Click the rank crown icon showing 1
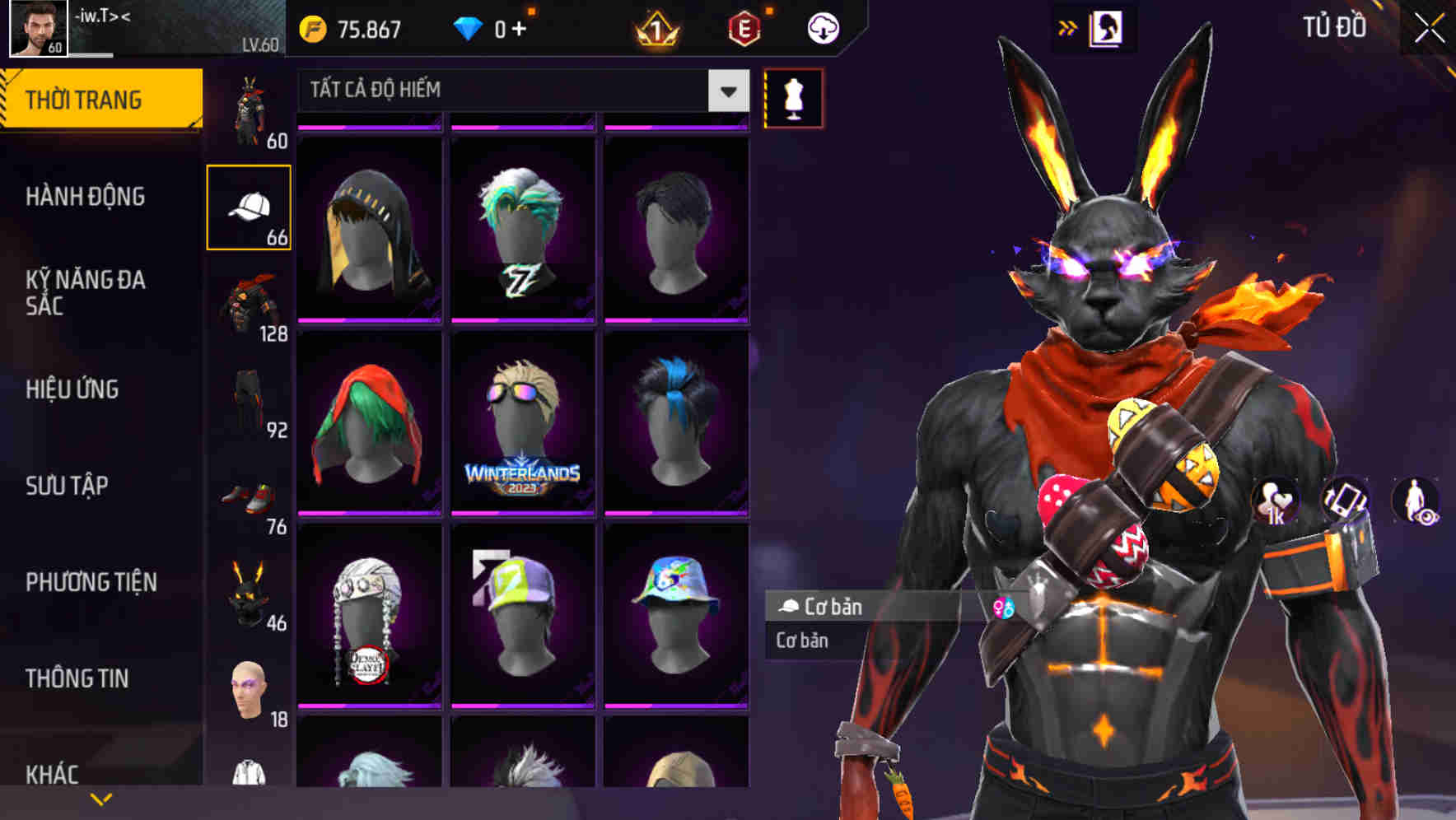 click(655, 27)
